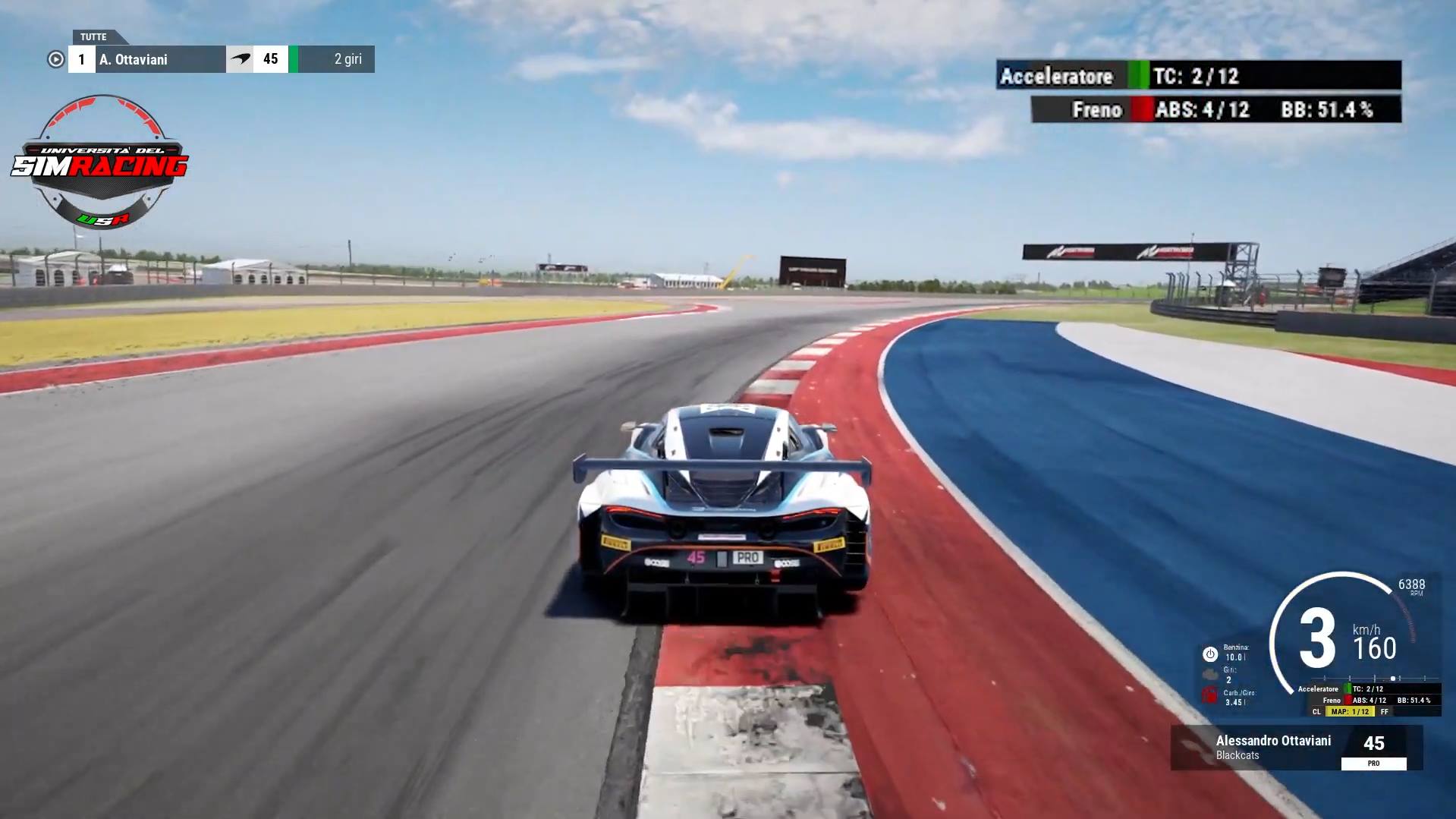
Task: Click the power icon on the dashboard widget
Action: [1210, 655]
